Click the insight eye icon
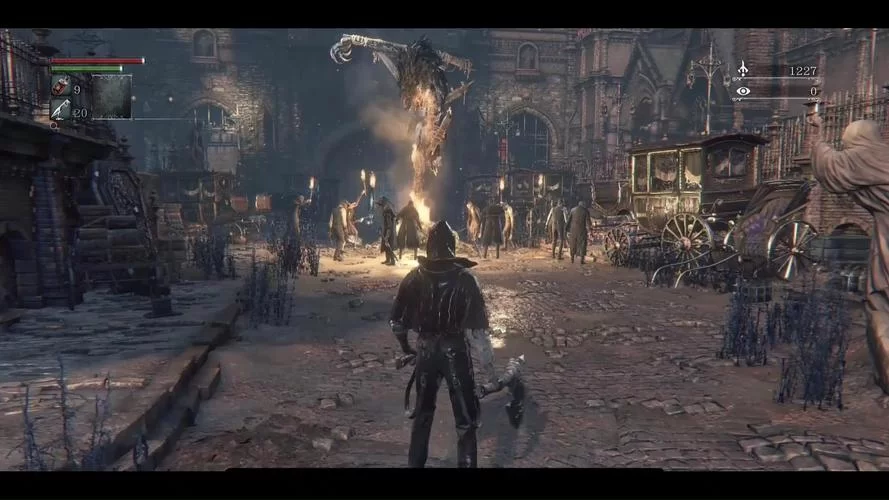This screenshot has height=500, width=889. (x=742, y=91)
